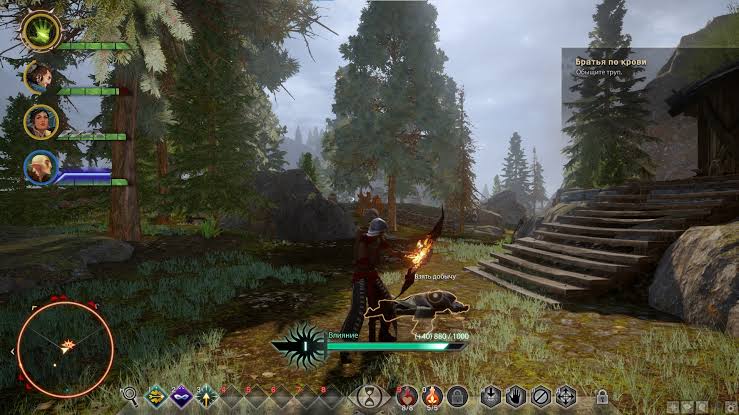Viewport: 739px width, 415px height.
Task: Activate the purple mask ability in slot 2
Action: (x=181, y=397)
